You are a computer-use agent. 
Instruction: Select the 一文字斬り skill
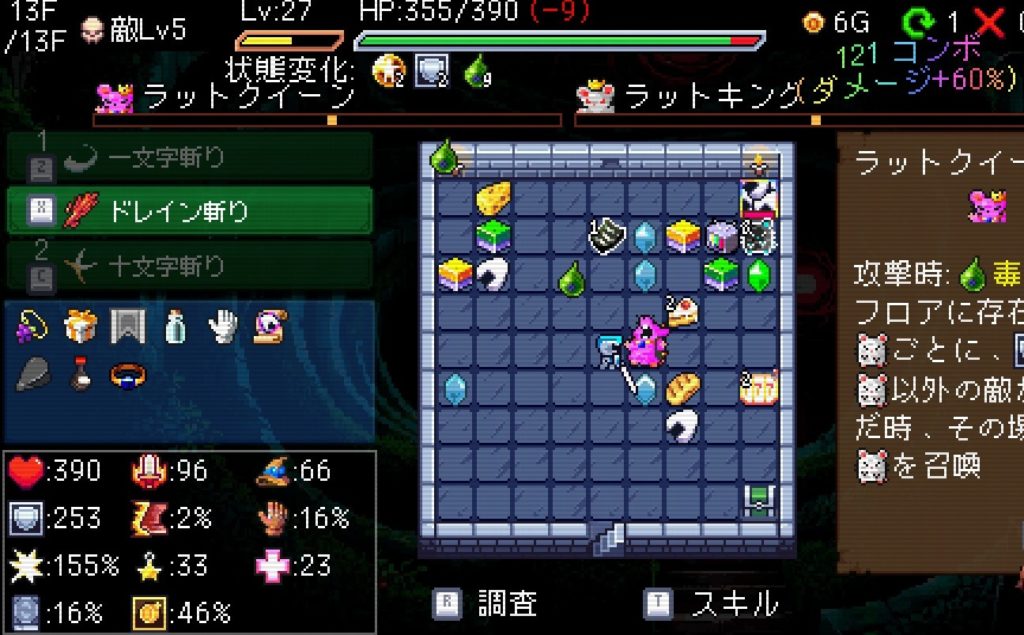pyautogui.click(x=189, y=157)
